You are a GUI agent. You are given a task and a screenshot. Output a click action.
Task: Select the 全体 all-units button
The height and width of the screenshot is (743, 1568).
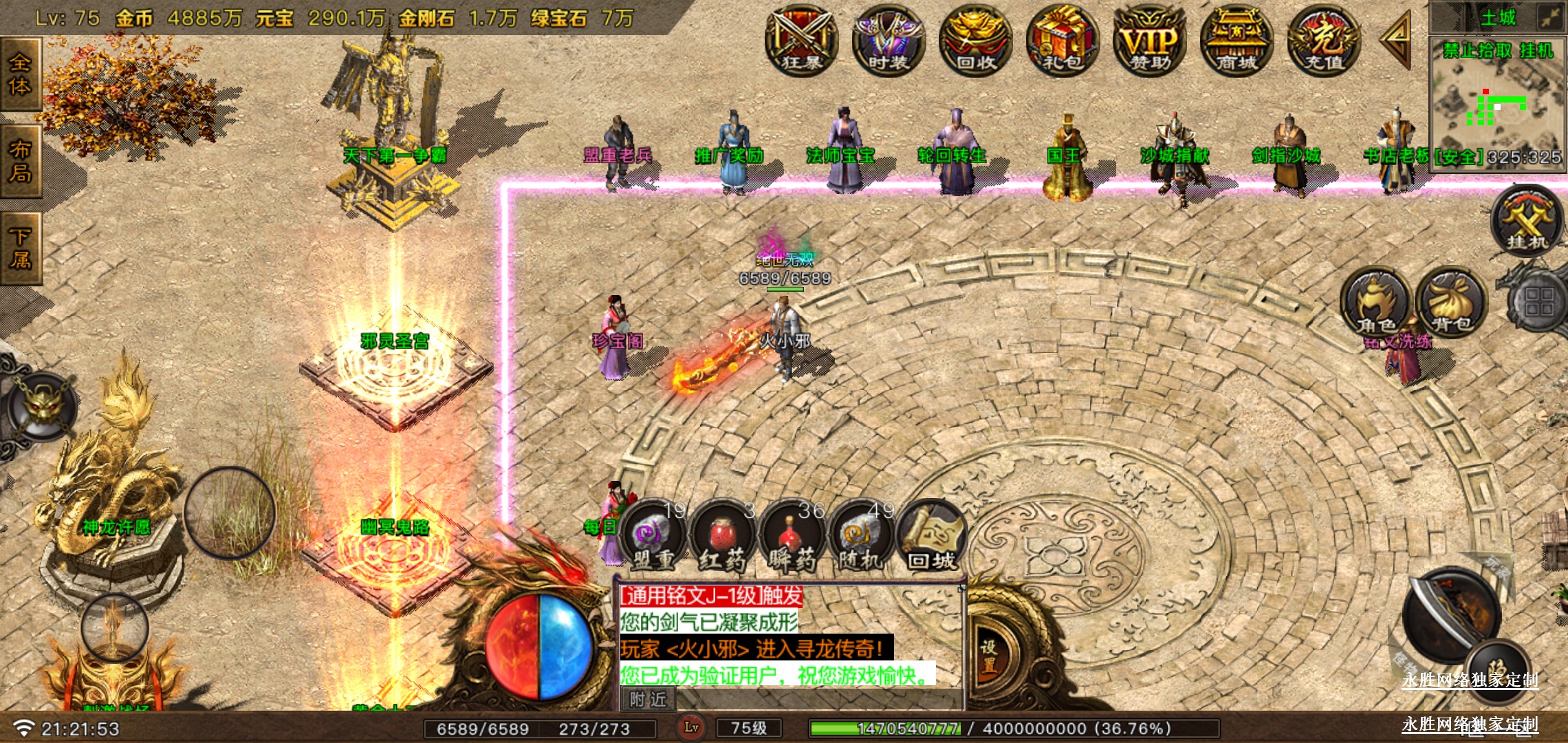pyautogui.click(x=20, y=74)
